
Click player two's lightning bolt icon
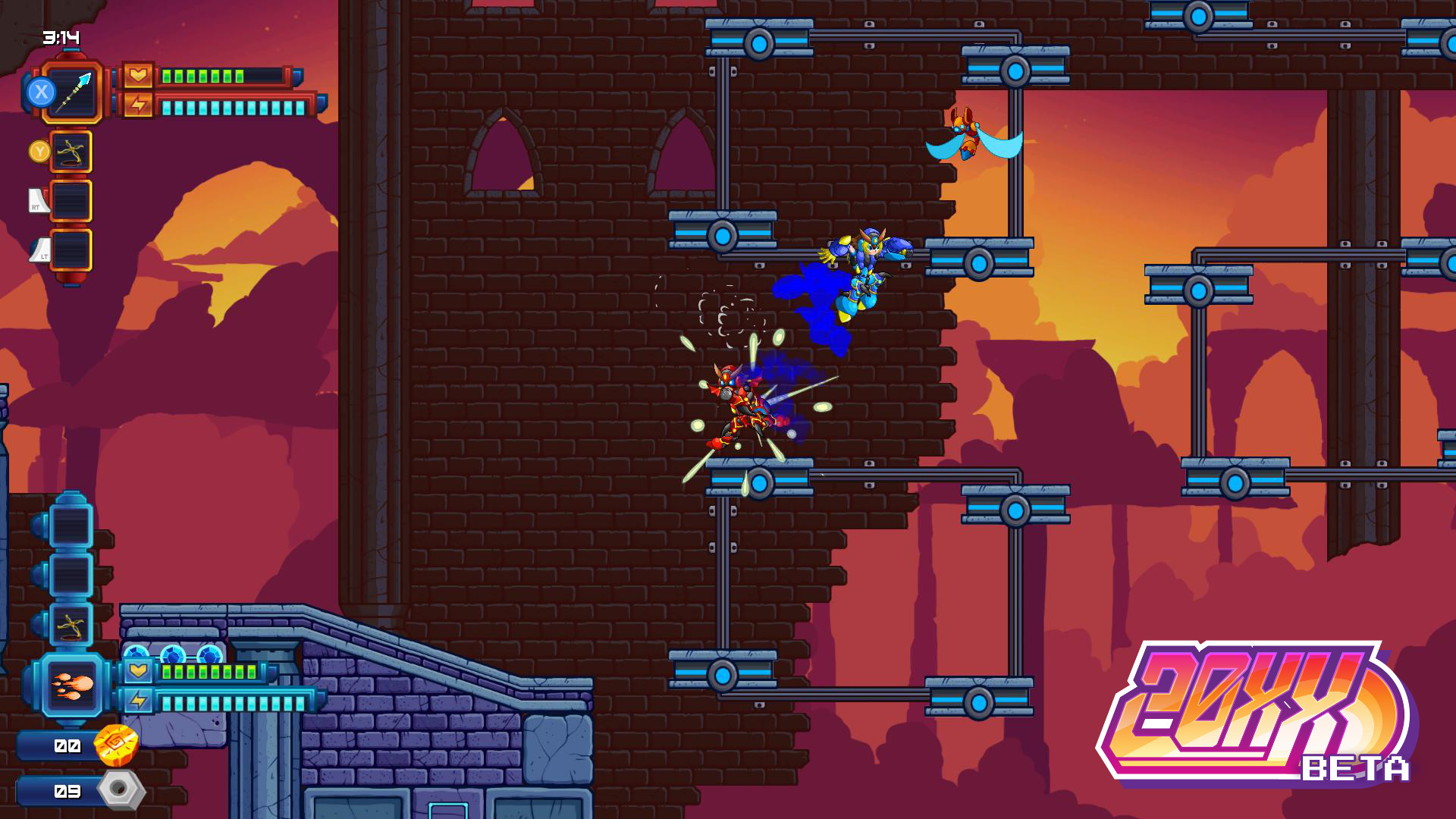[x=136, y=704]
